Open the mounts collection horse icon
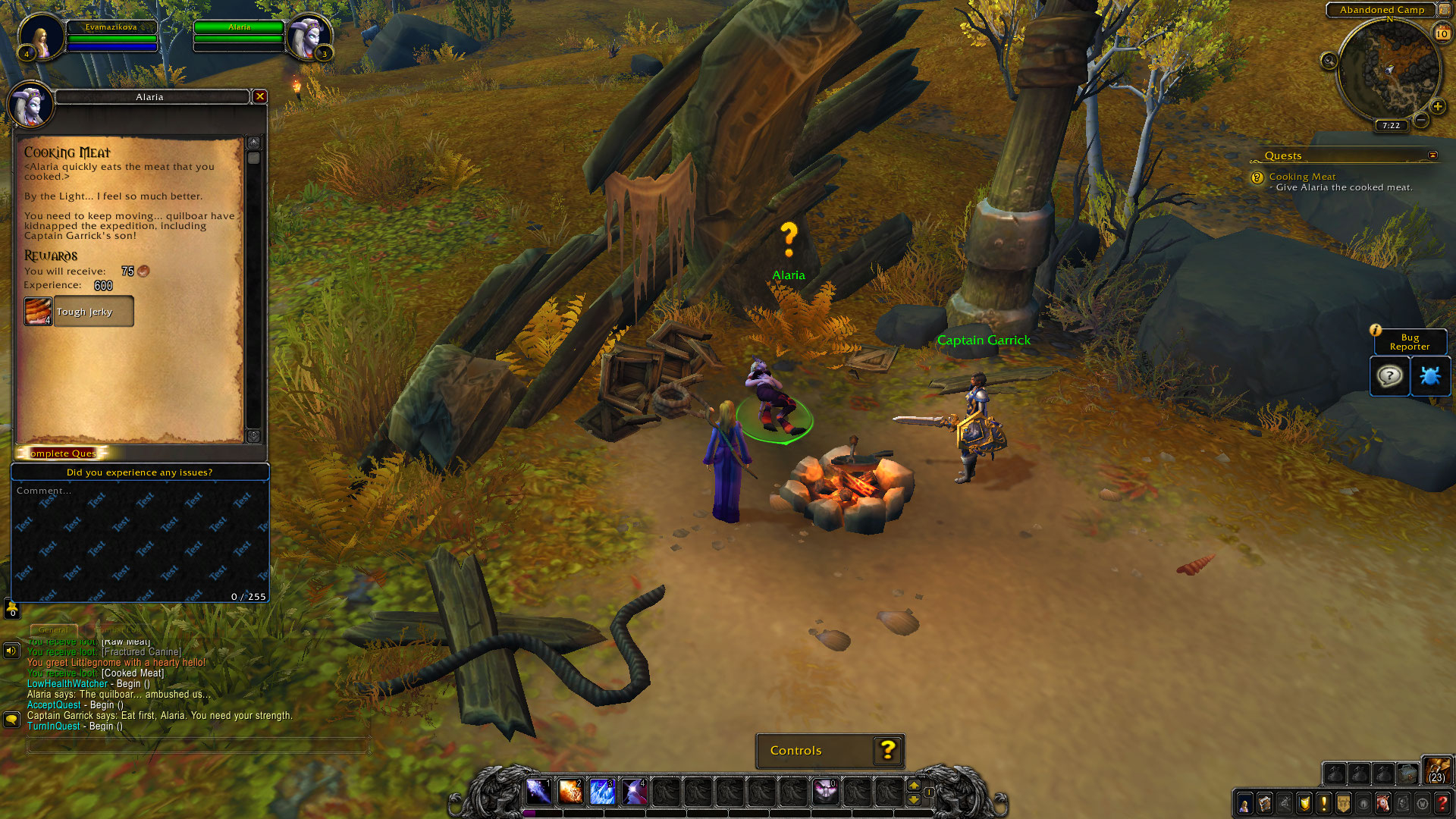 [1383, 804]
